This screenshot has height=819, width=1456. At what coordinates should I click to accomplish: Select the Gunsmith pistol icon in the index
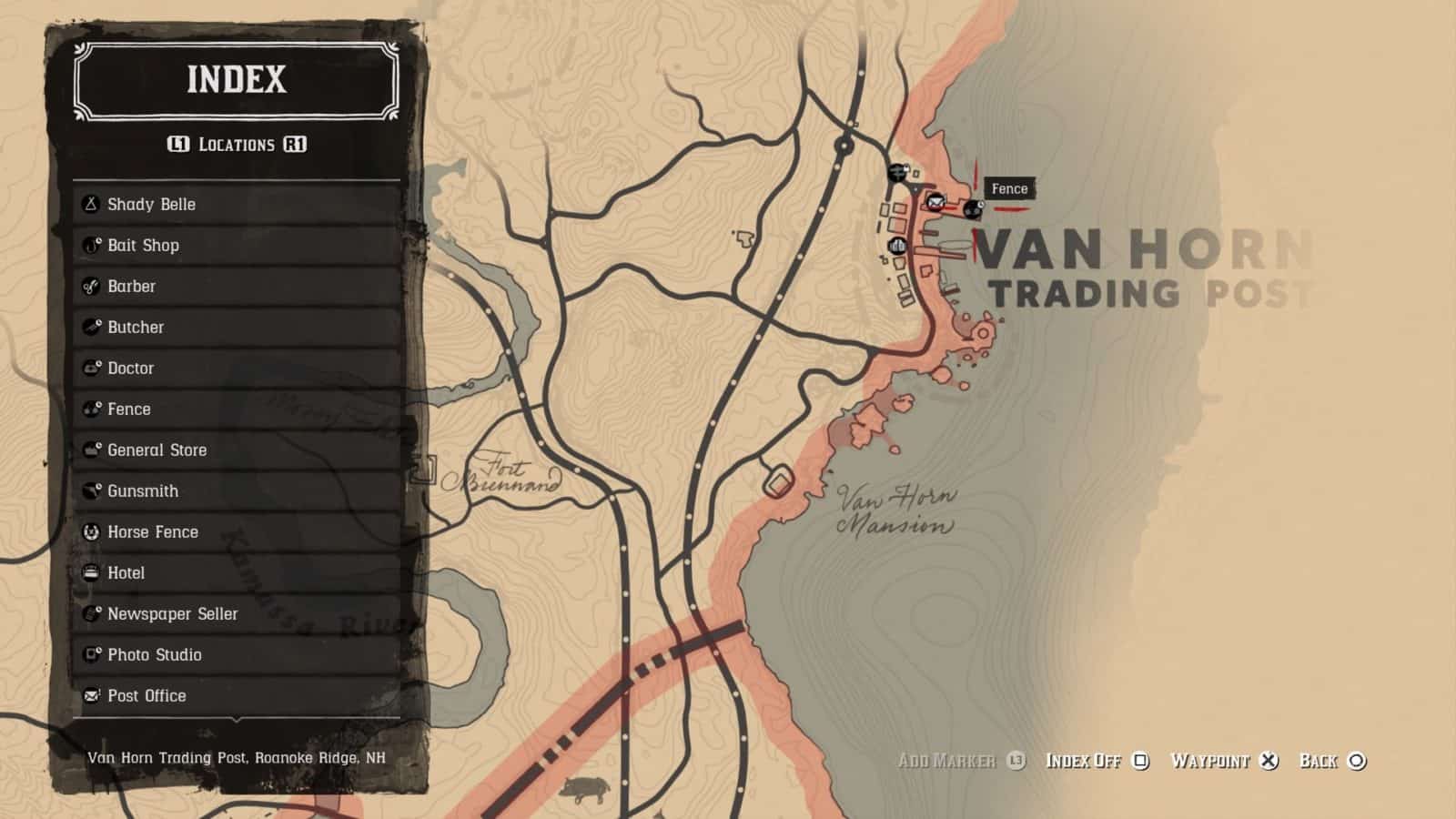pos(90,490)
